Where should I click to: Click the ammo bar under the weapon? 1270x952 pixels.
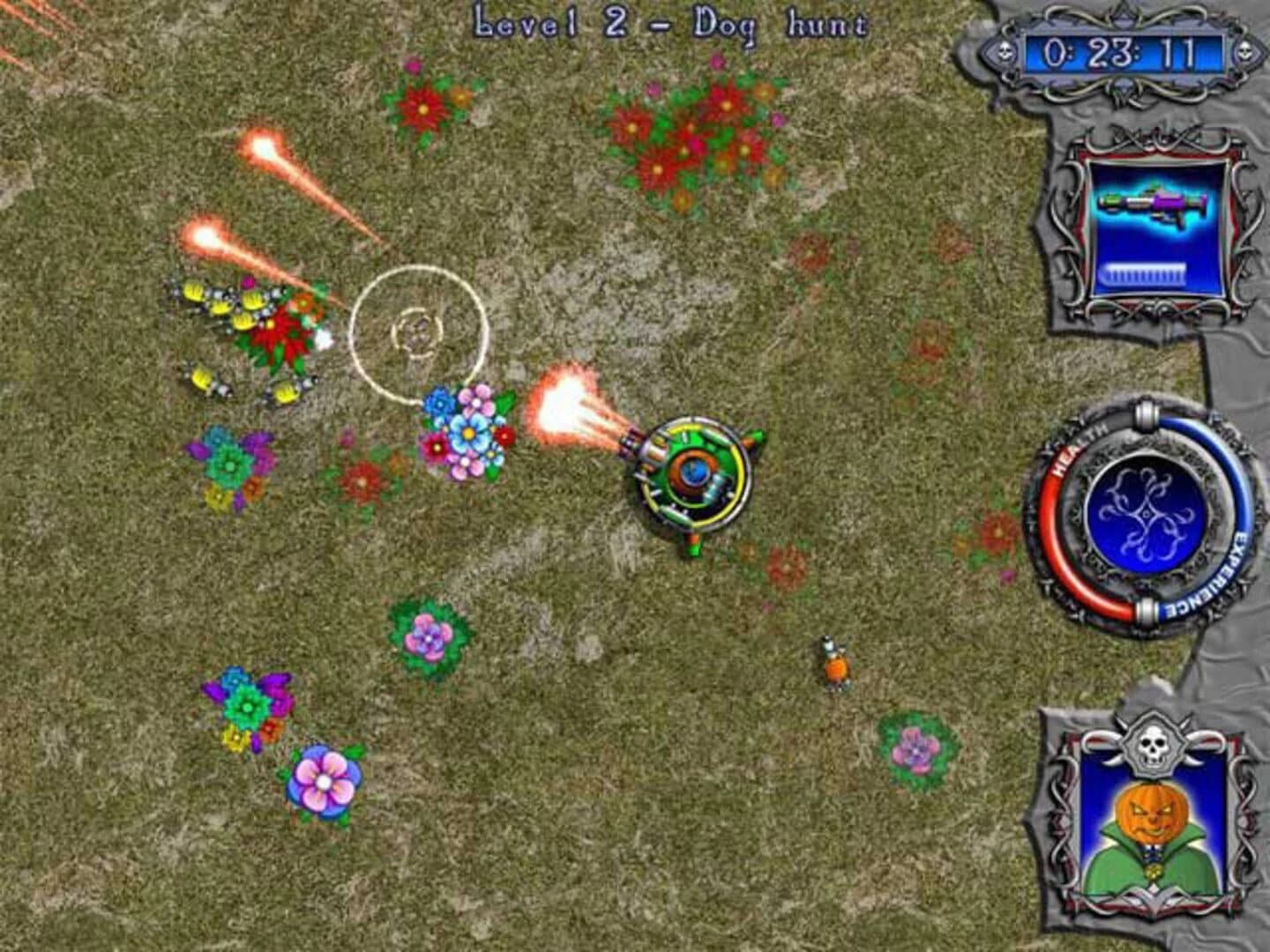(x=1147, y=271)
